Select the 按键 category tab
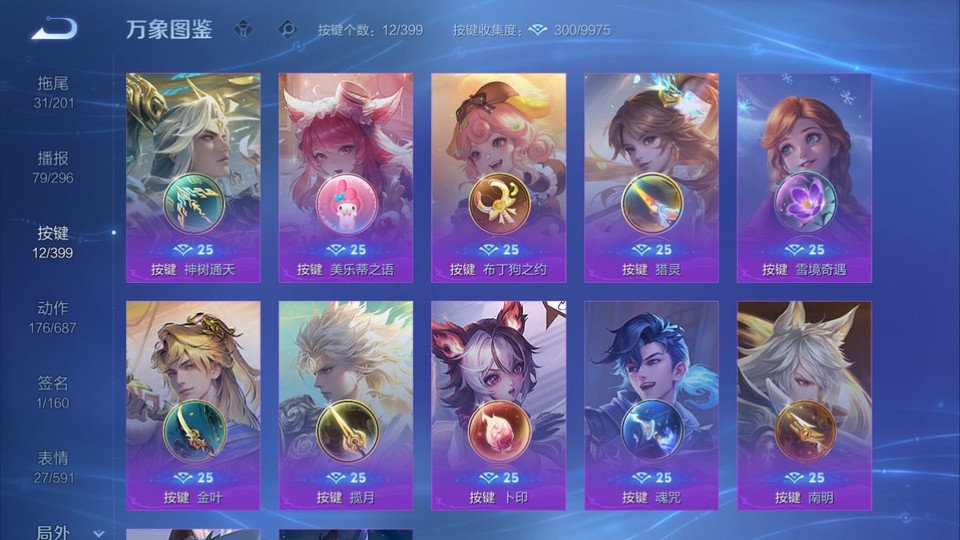This screenshot has height=540, width=960. [54, 241]
